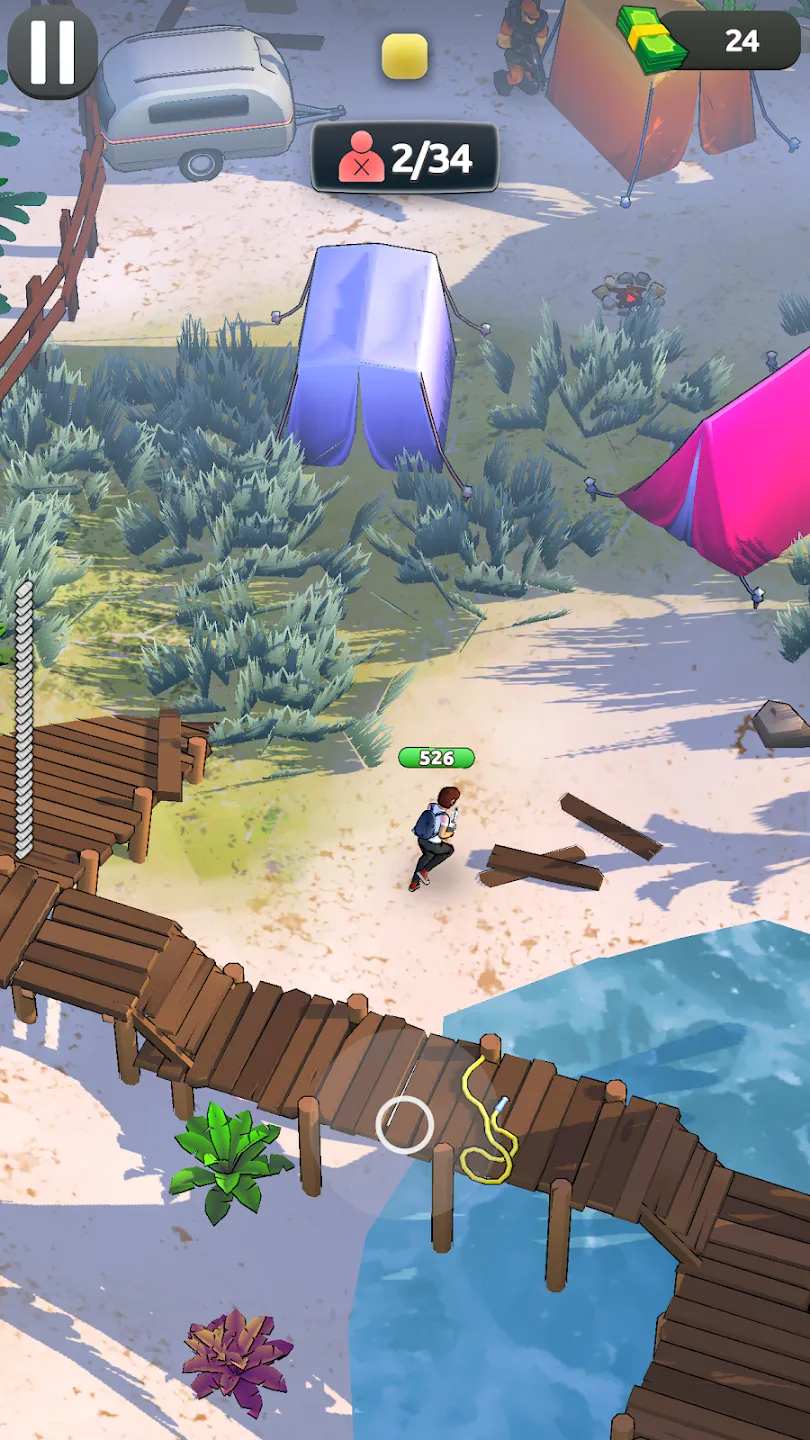
Task: Pause the game
Action: pyautogui.click(x=52, y=51)
